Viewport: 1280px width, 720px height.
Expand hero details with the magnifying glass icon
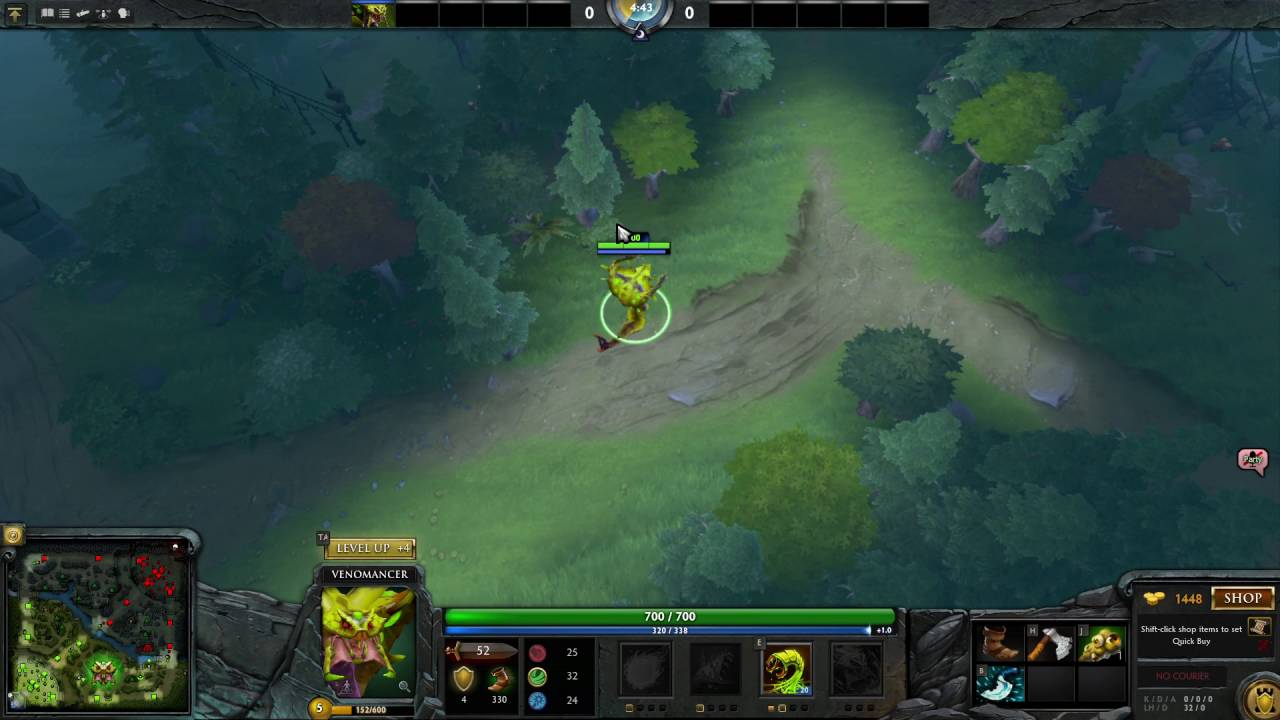tap(403, 687)
